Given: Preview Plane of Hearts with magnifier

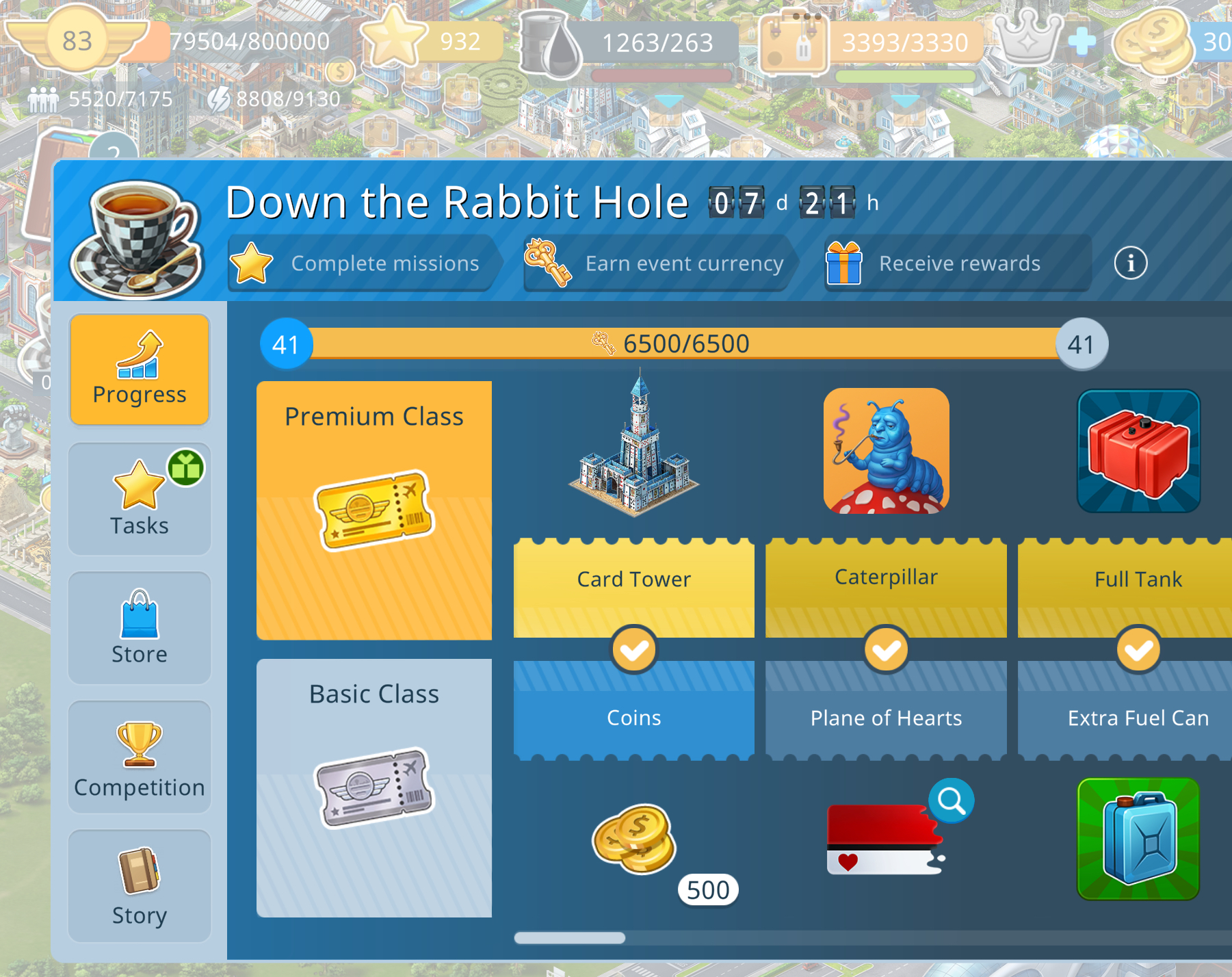Looking at the screenshot, I should [951, 800].
